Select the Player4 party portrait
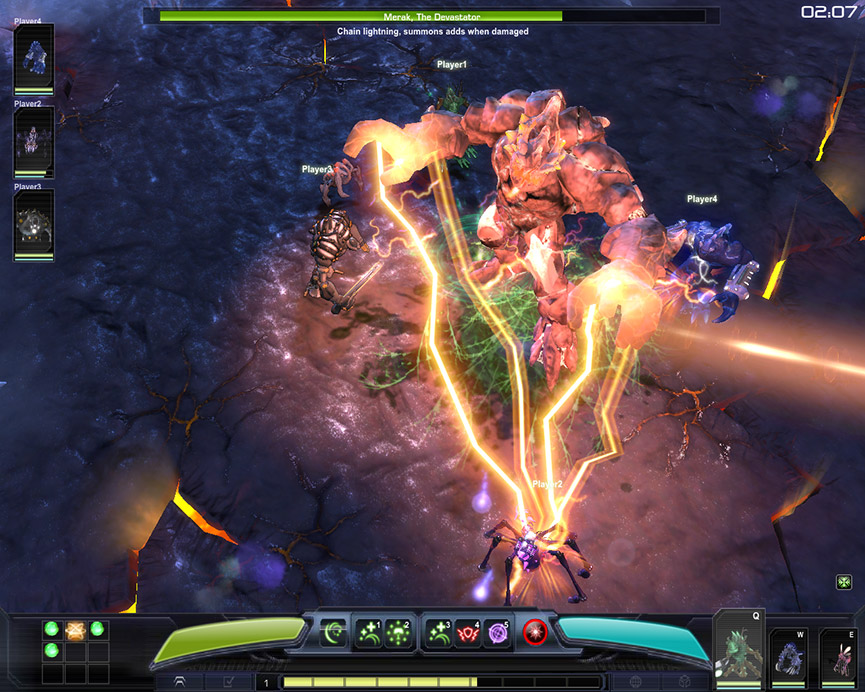The width and height of the screenshot is (865, 692). tap(34, 59)
